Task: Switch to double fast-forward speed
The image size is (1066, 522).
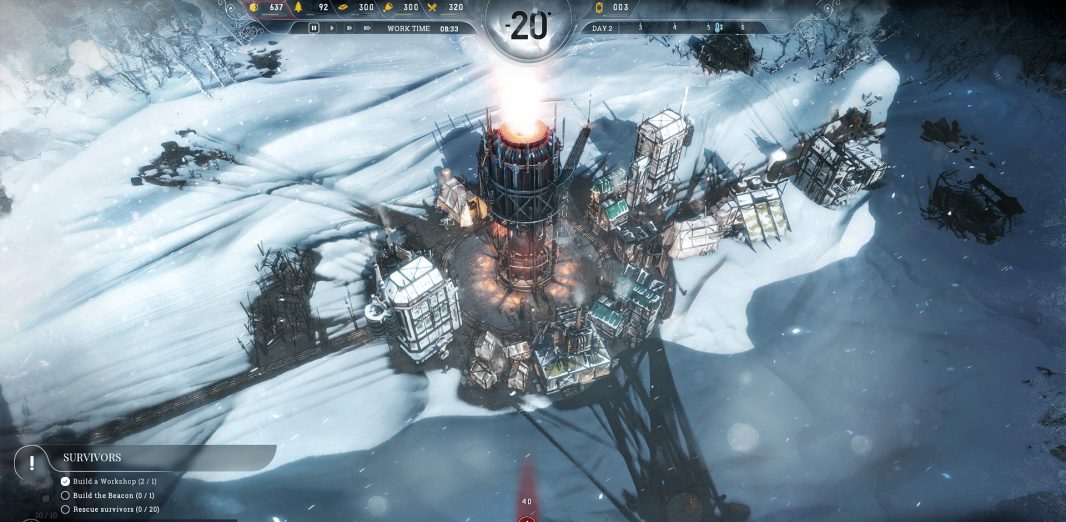Action: pos(348,28)
